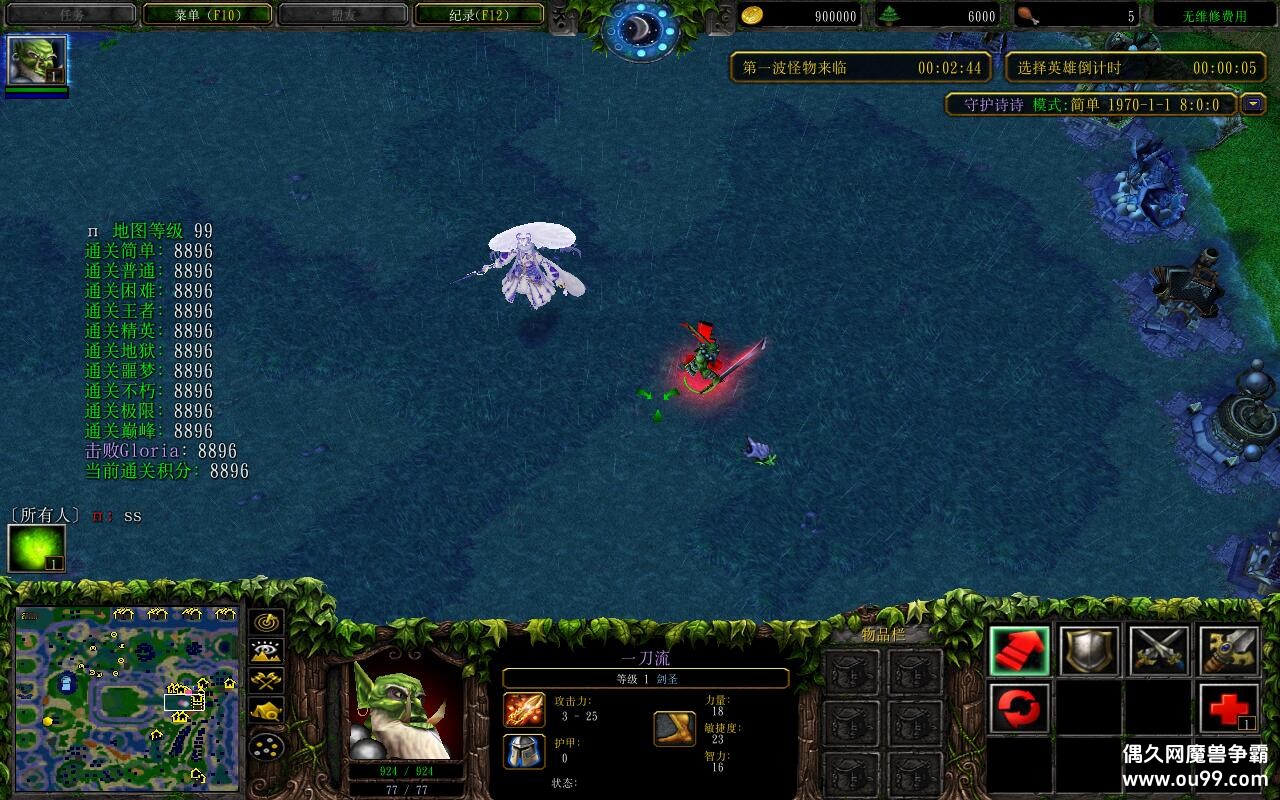This screenshot has width=1280, height=800.
Task: Toggle formation movement with the dots button
Action: click(267, 745)
